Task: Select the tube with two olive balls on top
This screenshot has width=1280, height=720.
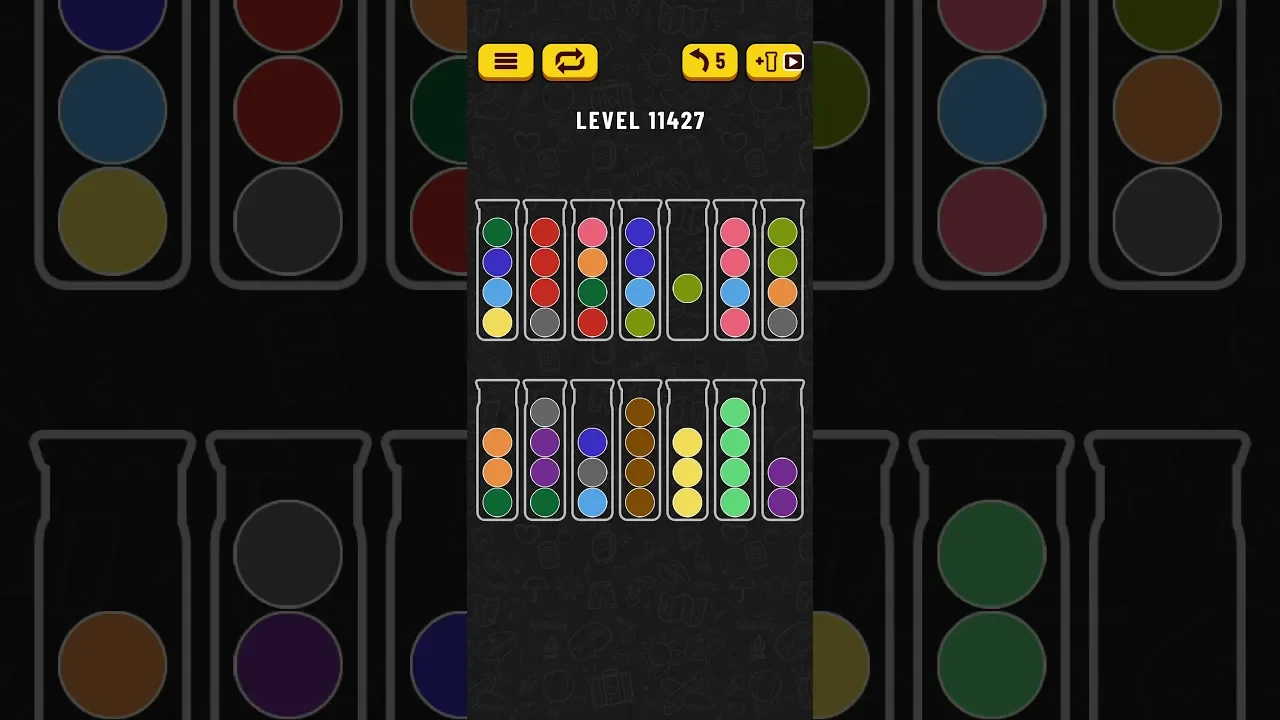Action: point(782,272)
